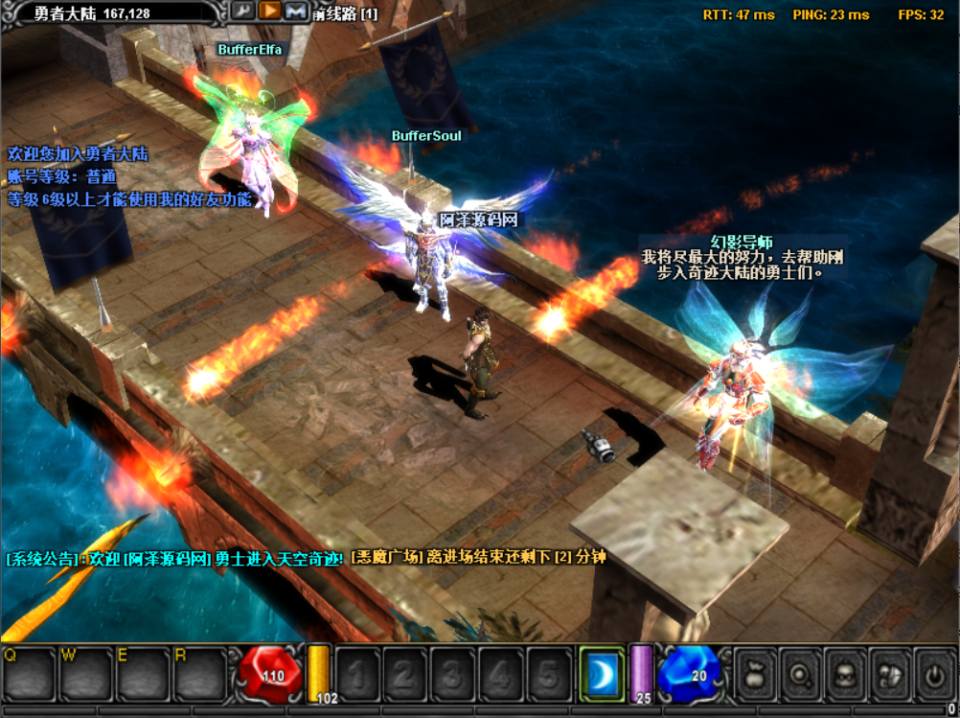The width and height of the screenshot is (960, 718).
Task: Open the icon left of the power button
Action: tap(889, 676)
